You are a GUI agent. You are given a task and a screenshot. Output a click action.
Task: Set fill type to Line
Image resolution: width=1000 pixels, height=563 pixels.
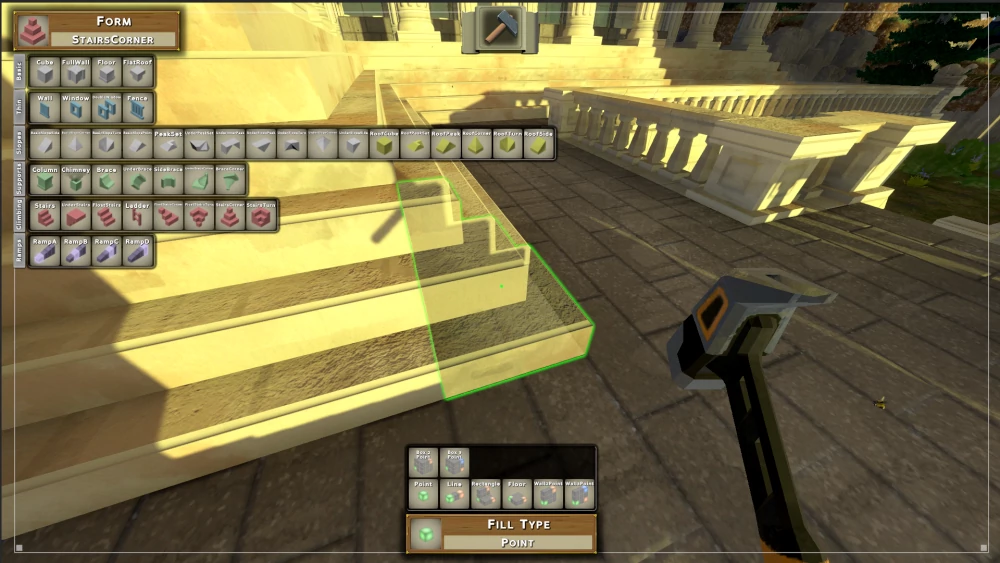[455, 494]
